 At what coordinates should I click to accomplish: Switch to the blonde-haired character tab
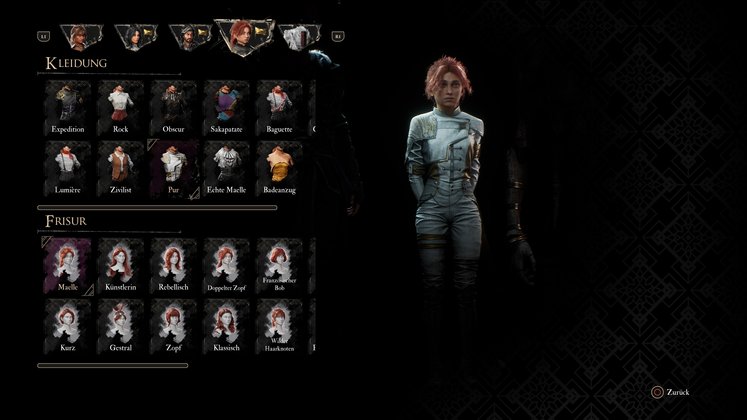(78, 37)
